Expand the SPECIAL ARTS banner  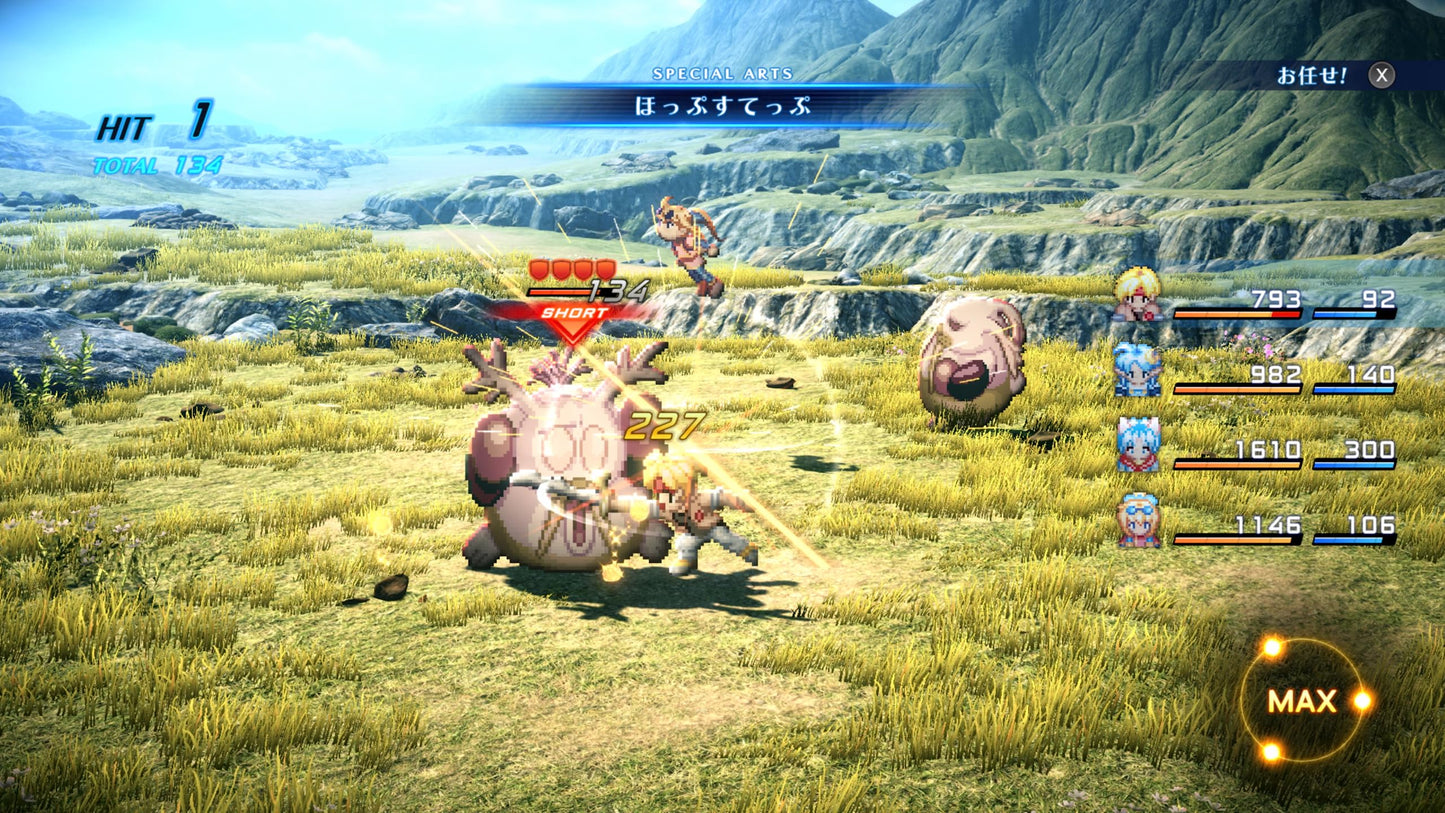coord(722,72)
